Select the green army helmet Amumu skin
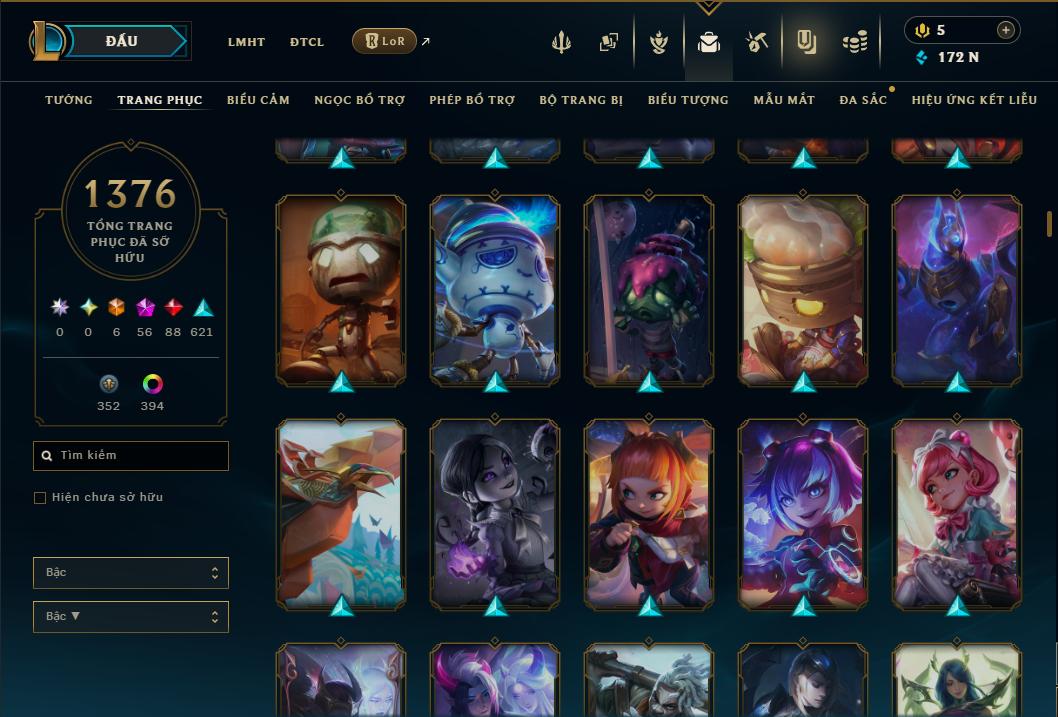This screenshot has height=717, width=1058. [x=341, y=290]
